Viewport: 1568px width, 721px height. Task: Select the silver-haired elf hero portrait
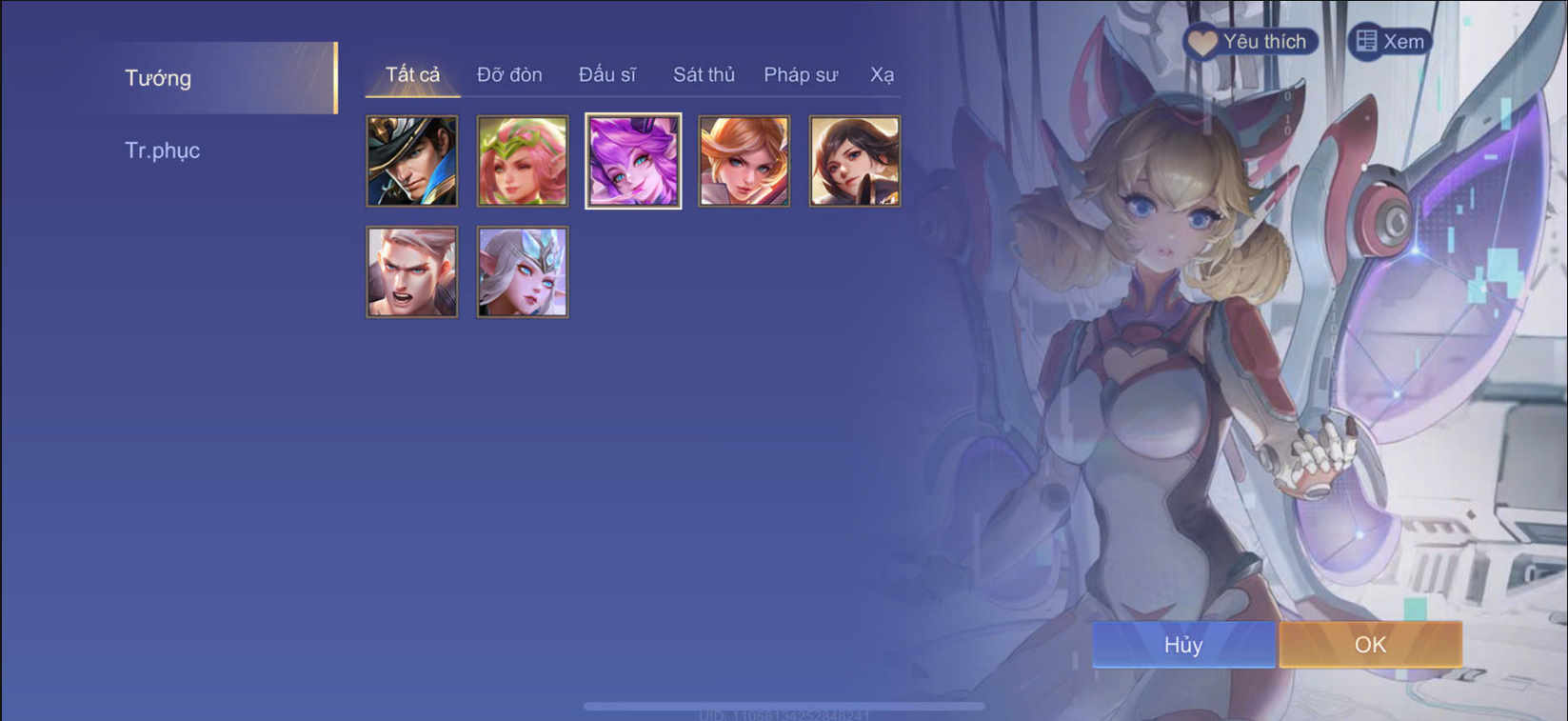point(522,270)
